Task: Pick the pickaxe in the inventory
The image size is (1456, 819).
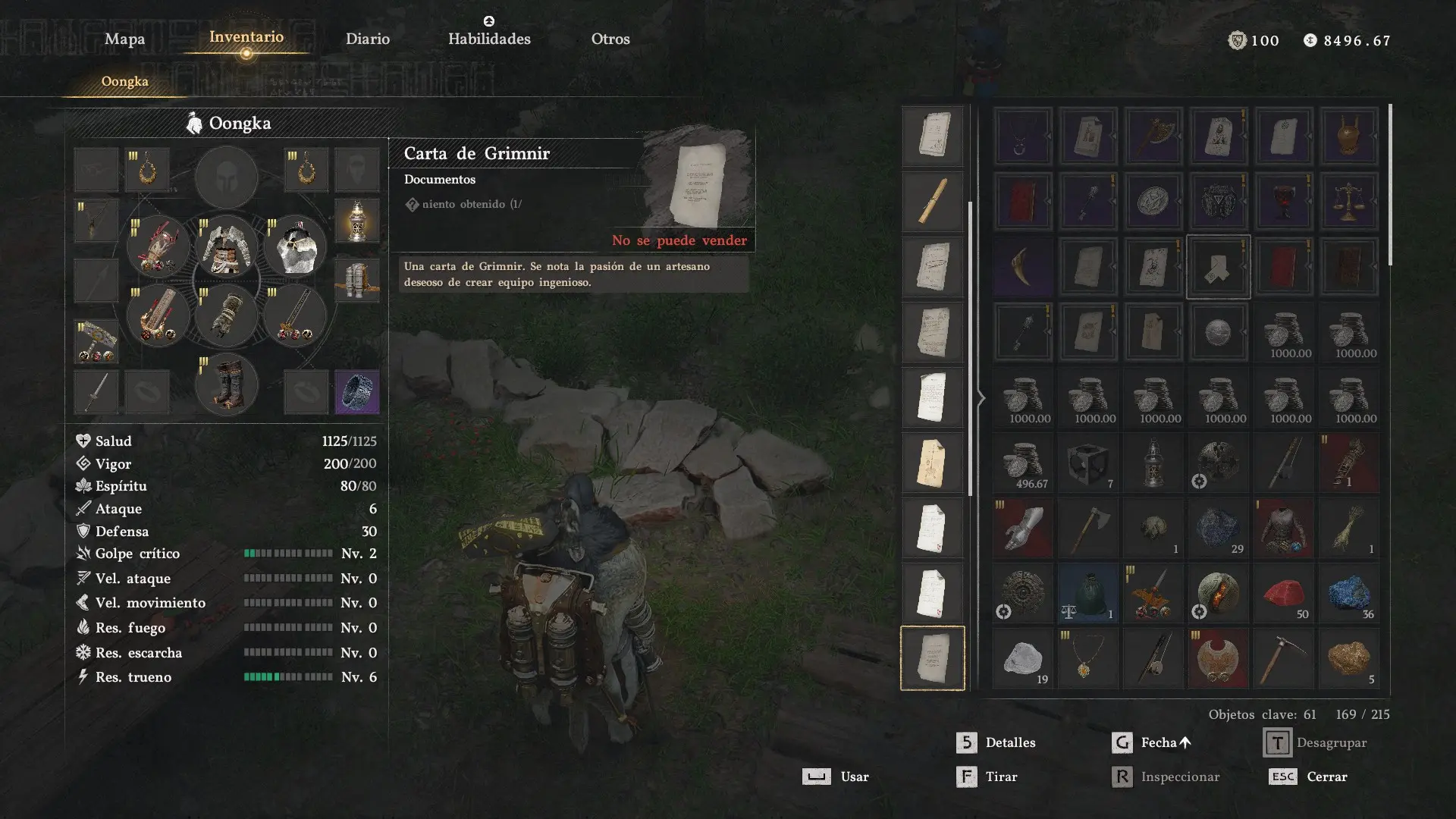Action: (x=1283, y=658)
